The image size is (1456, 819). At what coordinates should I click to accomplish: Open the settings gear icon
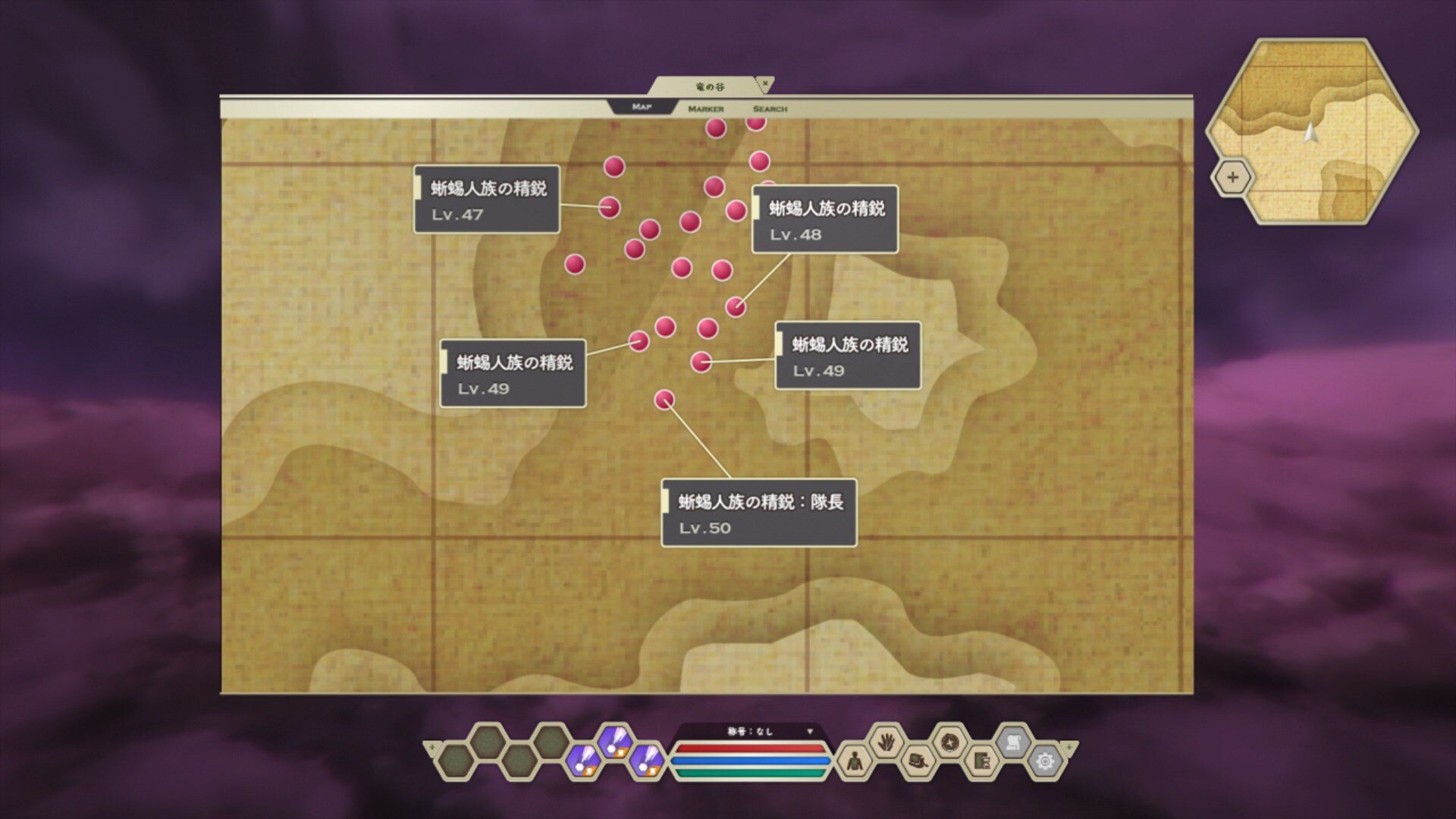tap(1044, 761)
